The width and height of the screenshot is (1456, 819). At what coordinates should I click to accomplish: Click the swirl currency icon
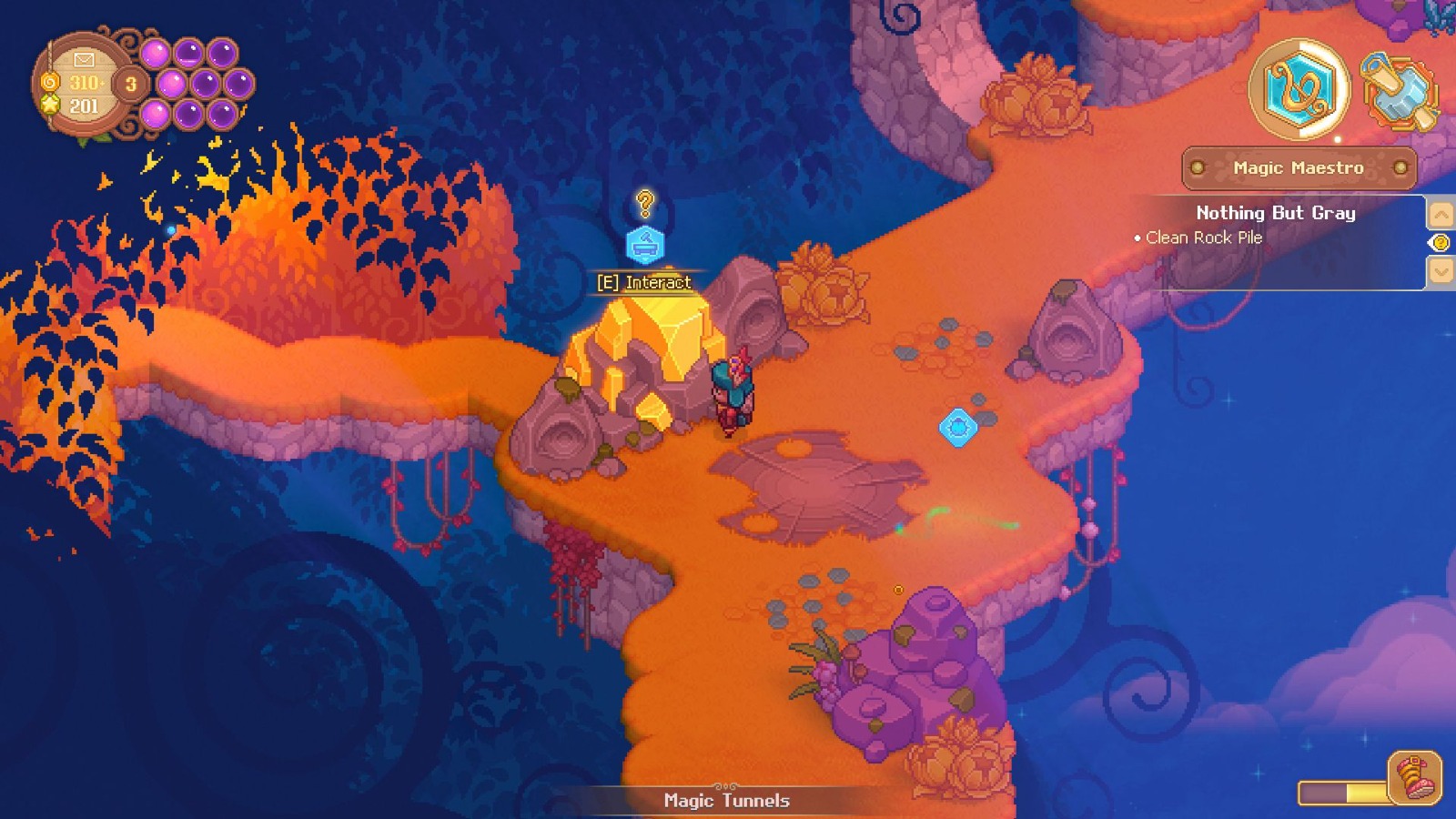coord(51,83)
